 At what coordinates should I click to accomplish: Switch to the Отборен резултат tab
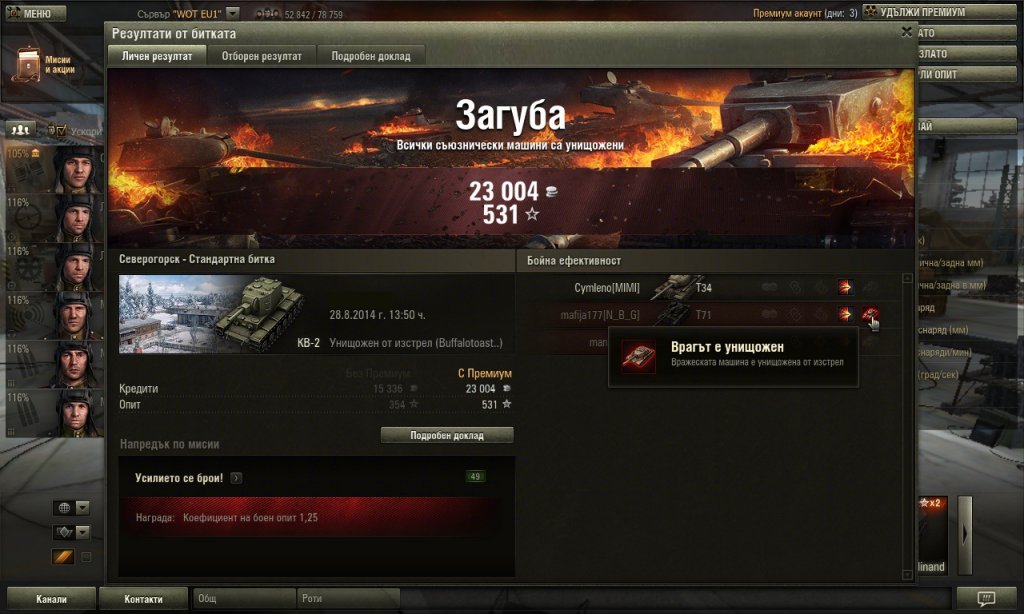click(261, 56)
